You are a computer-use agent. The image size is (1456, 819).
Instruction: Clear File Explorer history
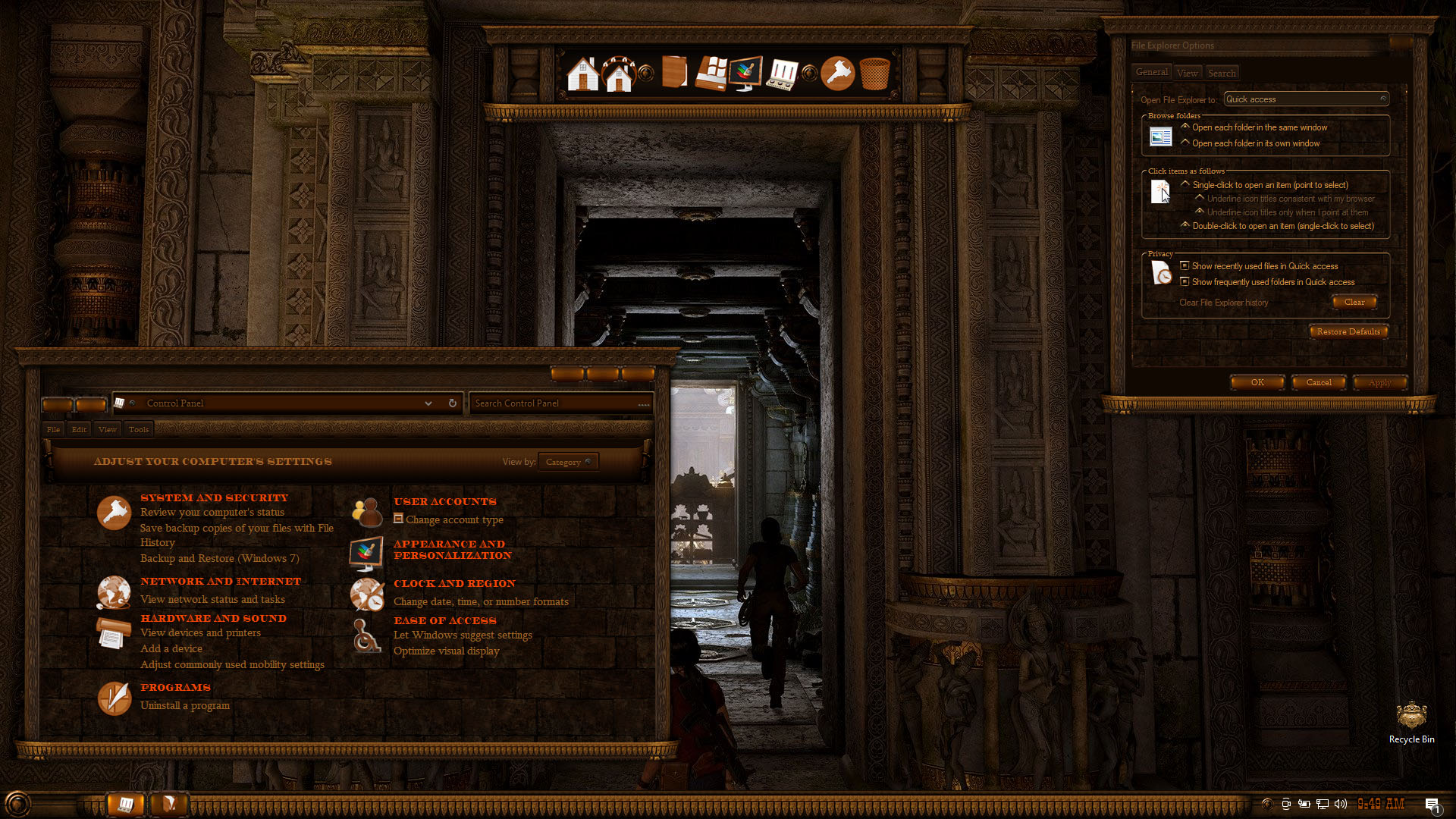click(1354, 303)
